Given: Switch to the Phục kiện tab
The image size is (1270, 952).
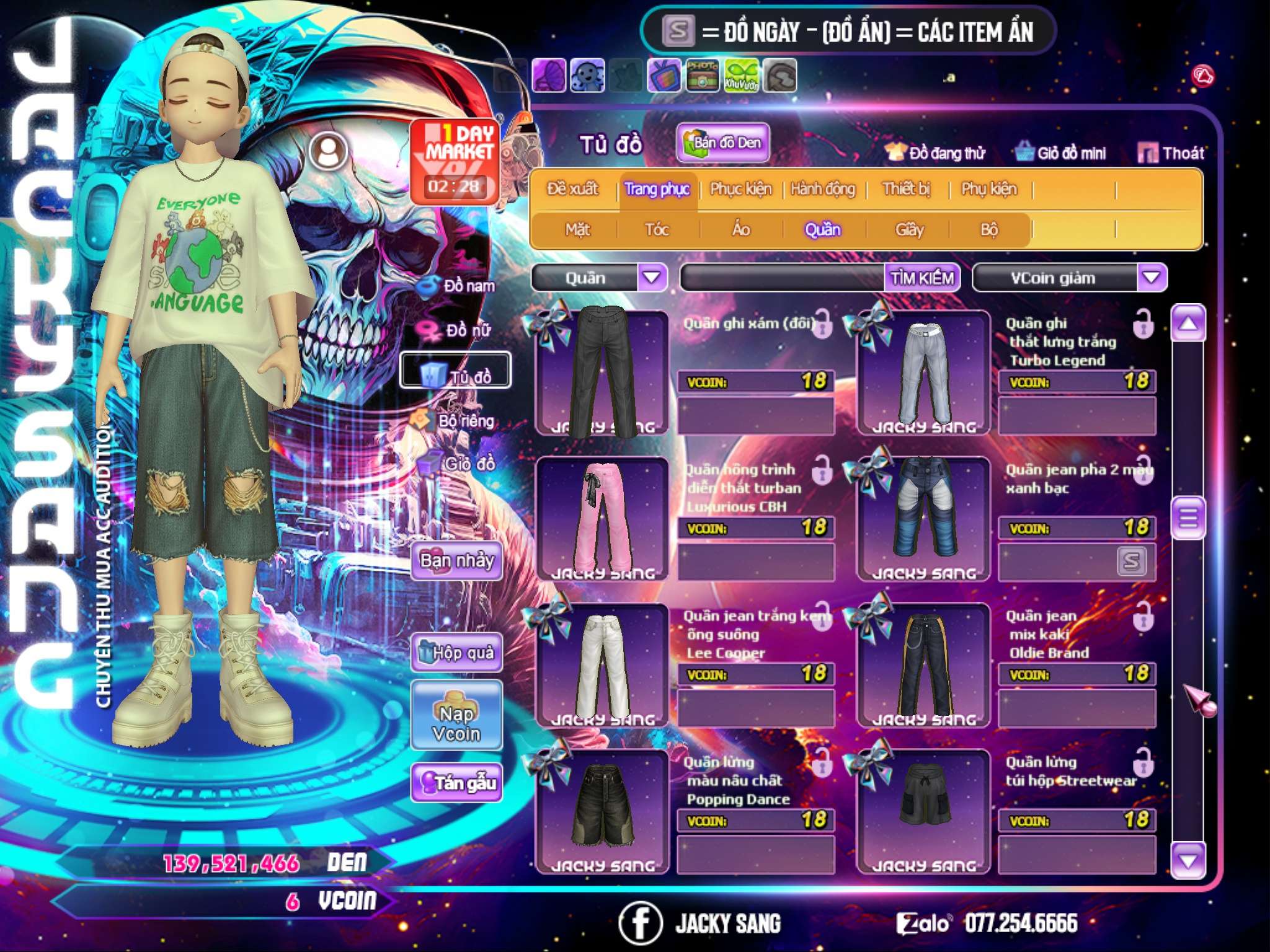Looking at the screenshot, I should pos(740,189).
